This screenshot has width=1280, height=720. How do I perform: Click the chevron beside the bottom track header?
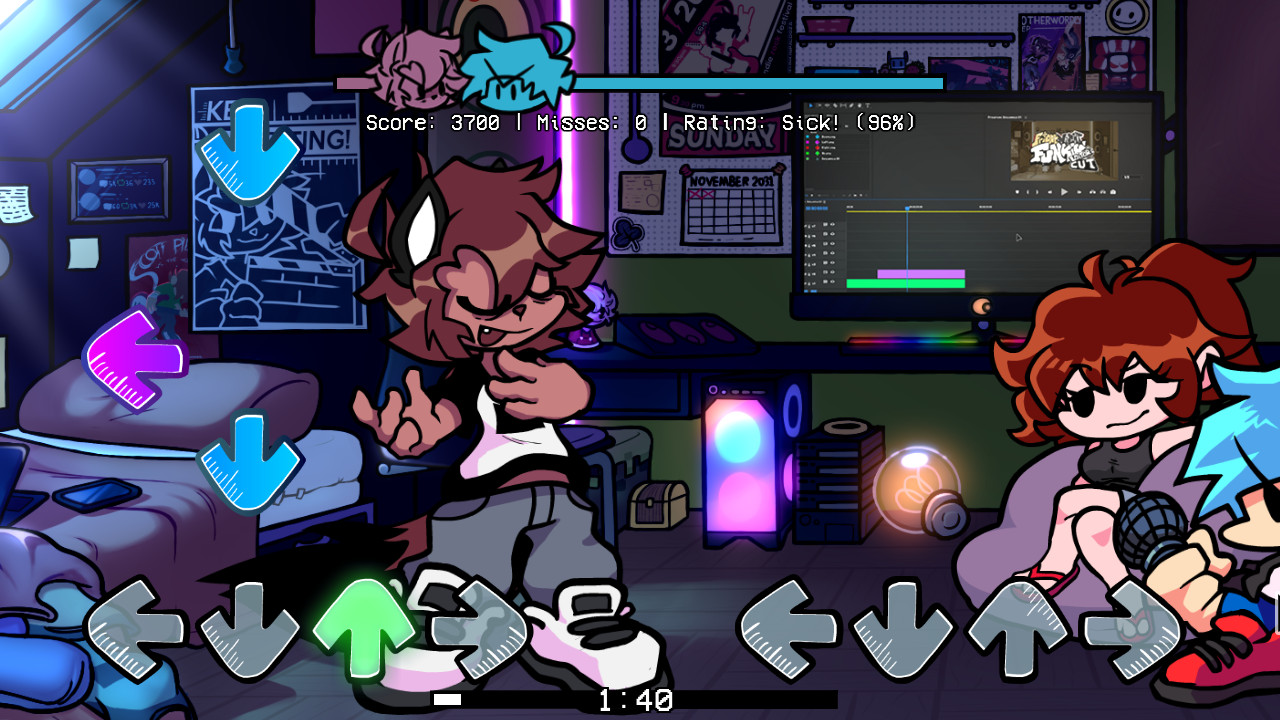click(806, 282)
